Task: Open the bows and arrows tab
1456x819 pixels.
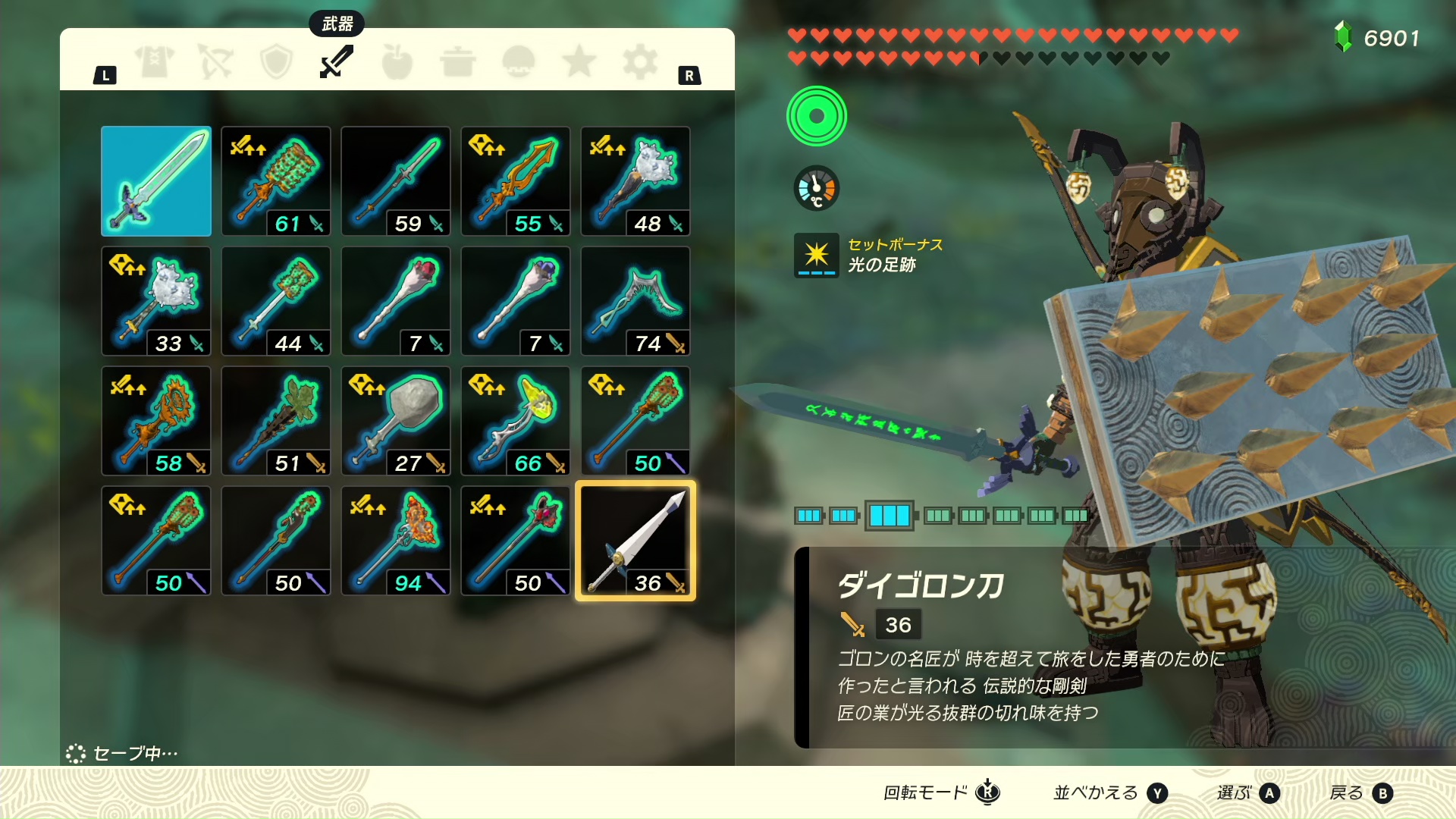Action: tap(215, 61)
